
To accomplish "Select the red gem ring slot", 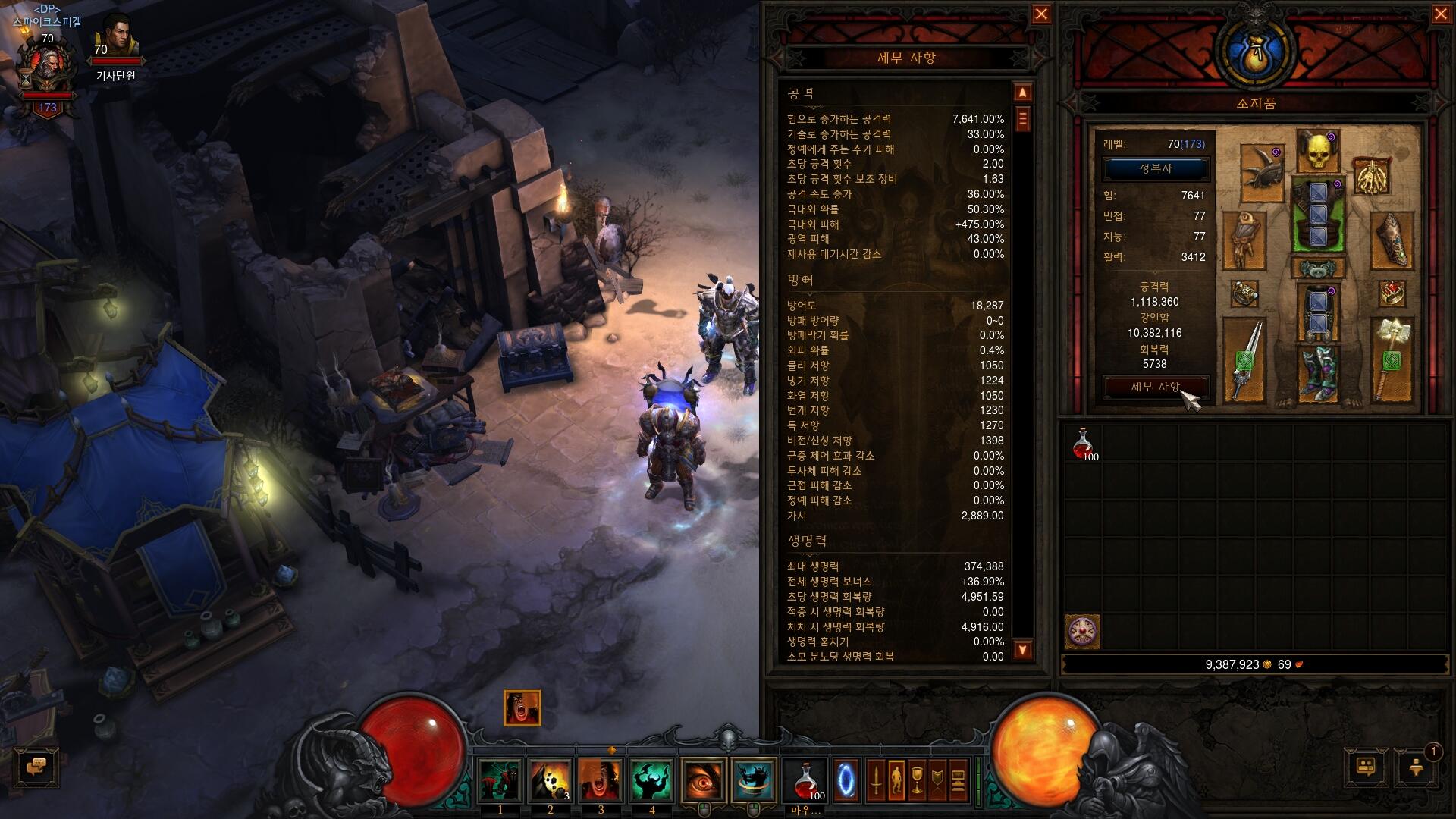I will point(1392,293).
